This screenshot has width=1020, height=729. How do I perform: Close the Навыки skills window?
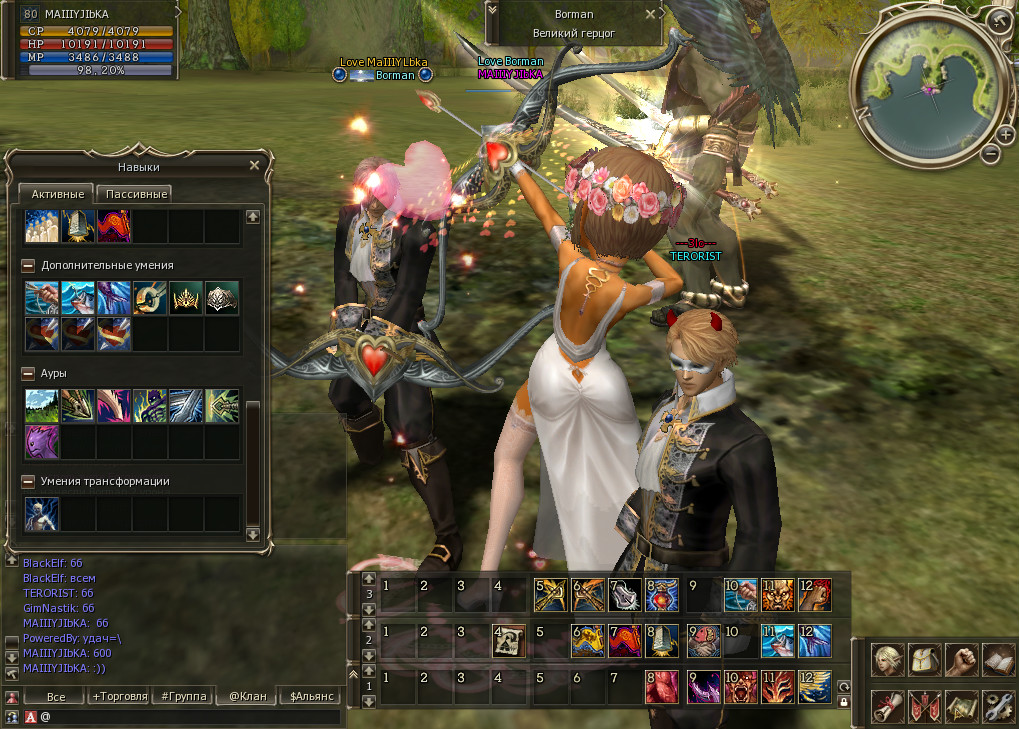(x=254, y=166)
